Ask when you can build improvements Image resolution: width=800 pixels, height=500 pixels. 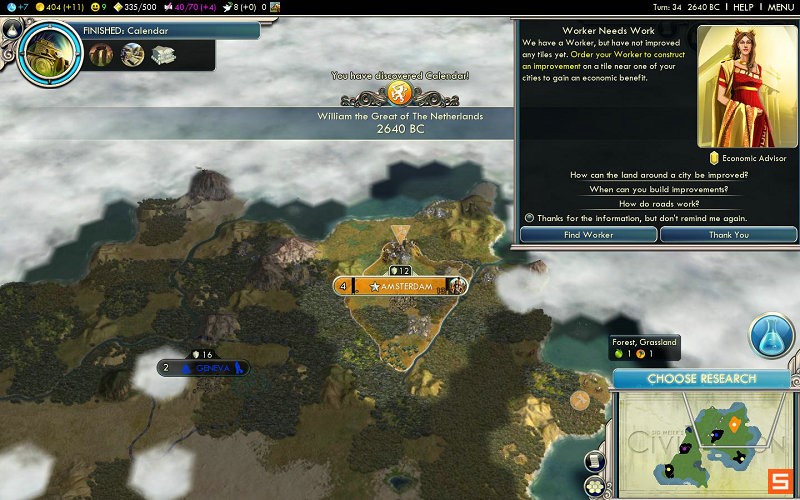coord(658,189)
